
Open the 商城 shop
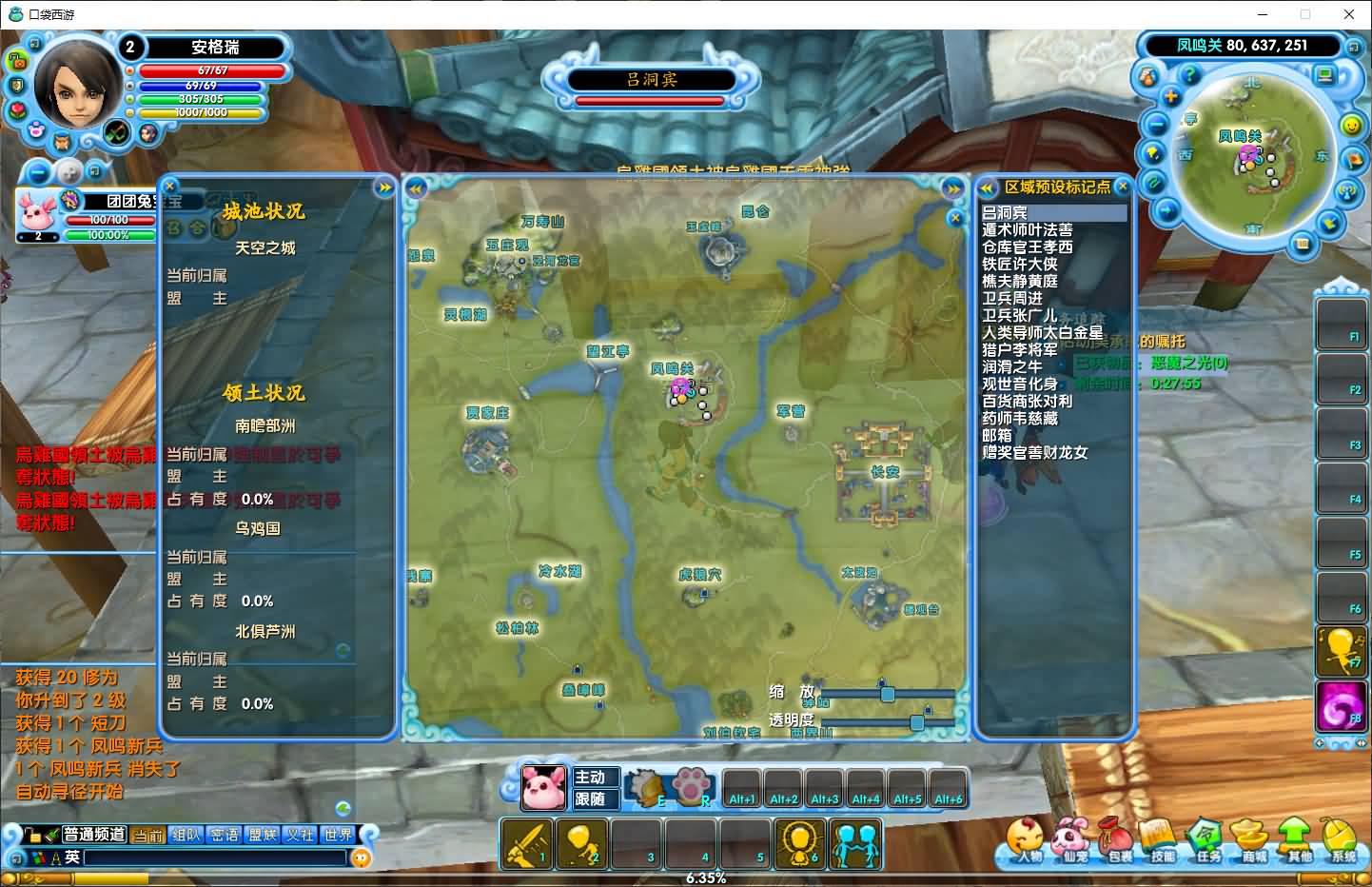point(1252,841)
